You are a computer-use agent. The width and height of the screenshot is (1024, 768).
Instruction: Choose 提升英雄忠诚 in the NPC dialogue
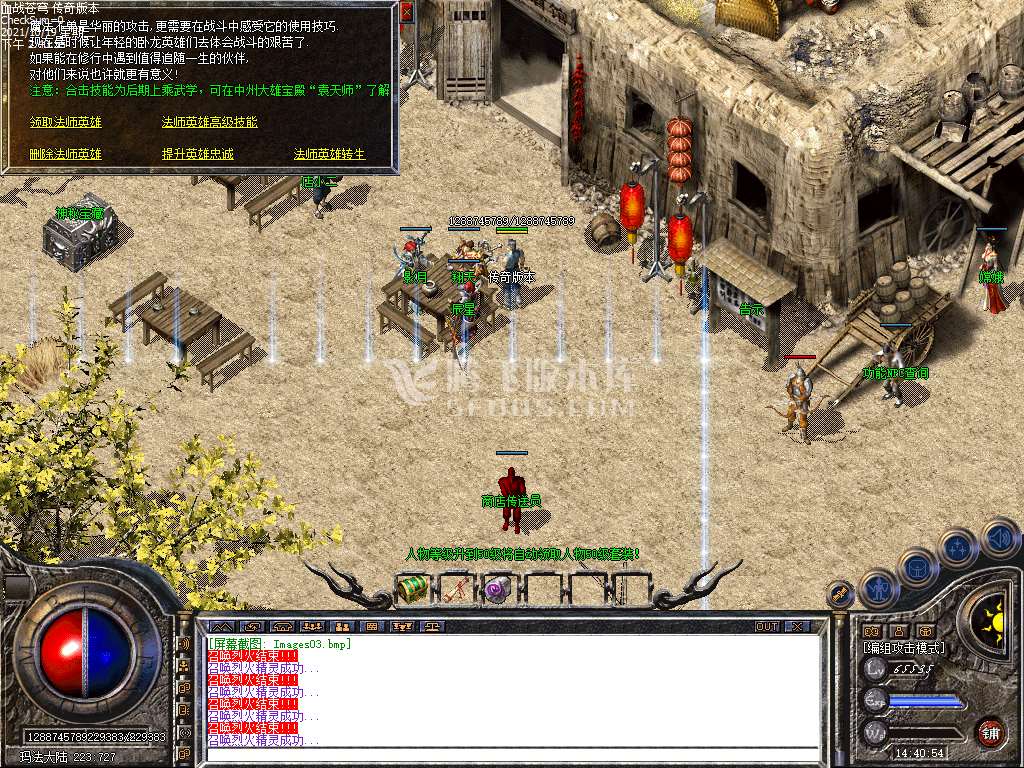coord(198,154)
